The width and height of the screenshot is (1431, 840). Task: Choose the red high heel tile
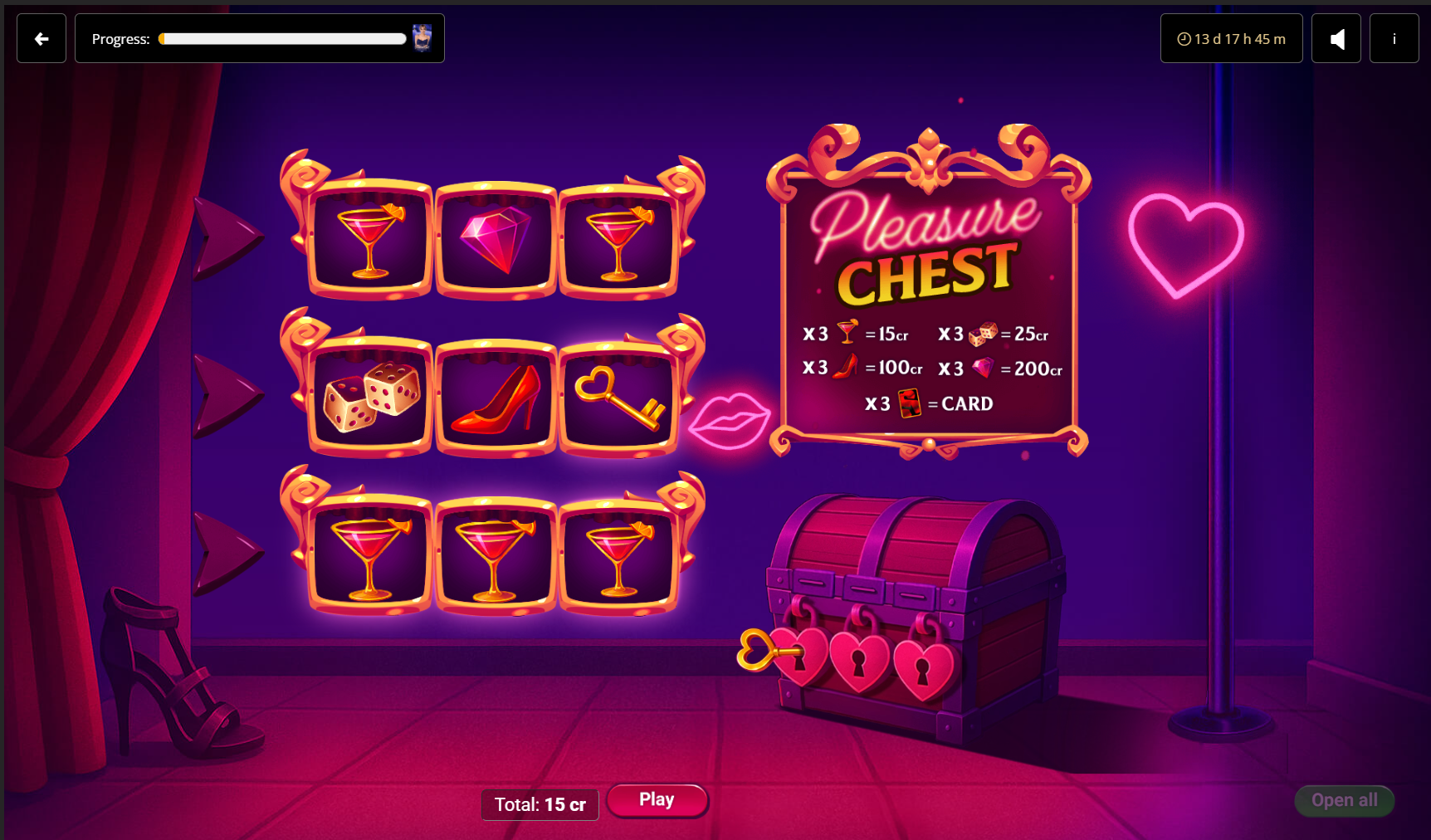pyautogui.click(x=496, y=398)
